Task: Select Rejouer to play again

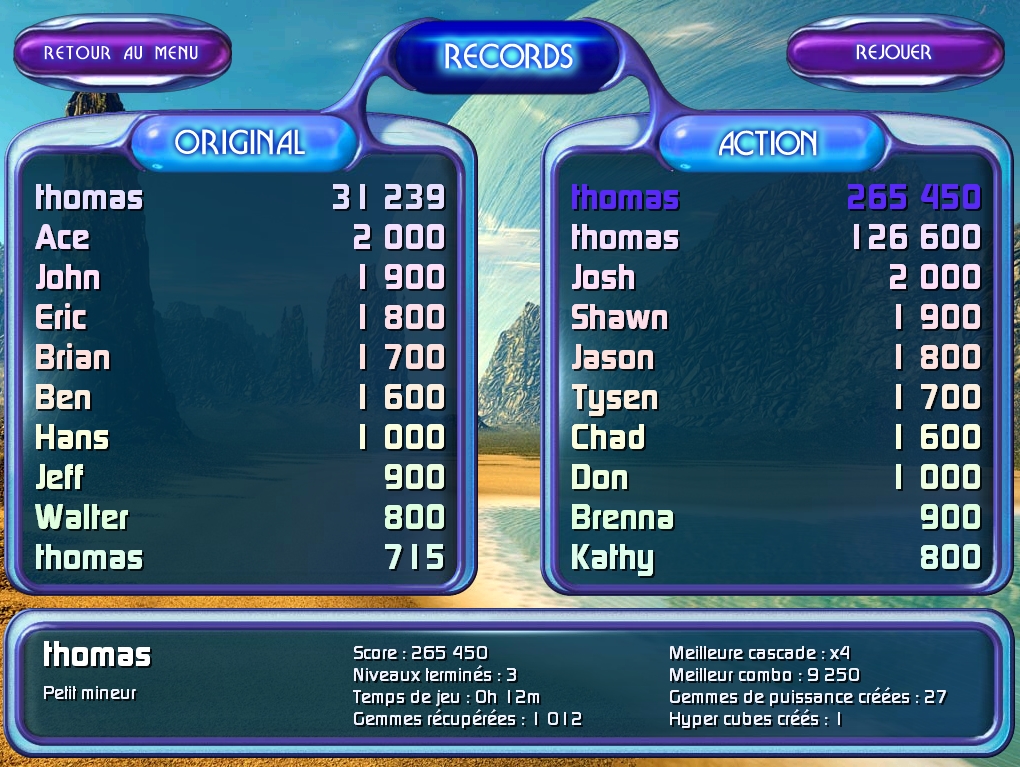Action: (x=893, y=53)
